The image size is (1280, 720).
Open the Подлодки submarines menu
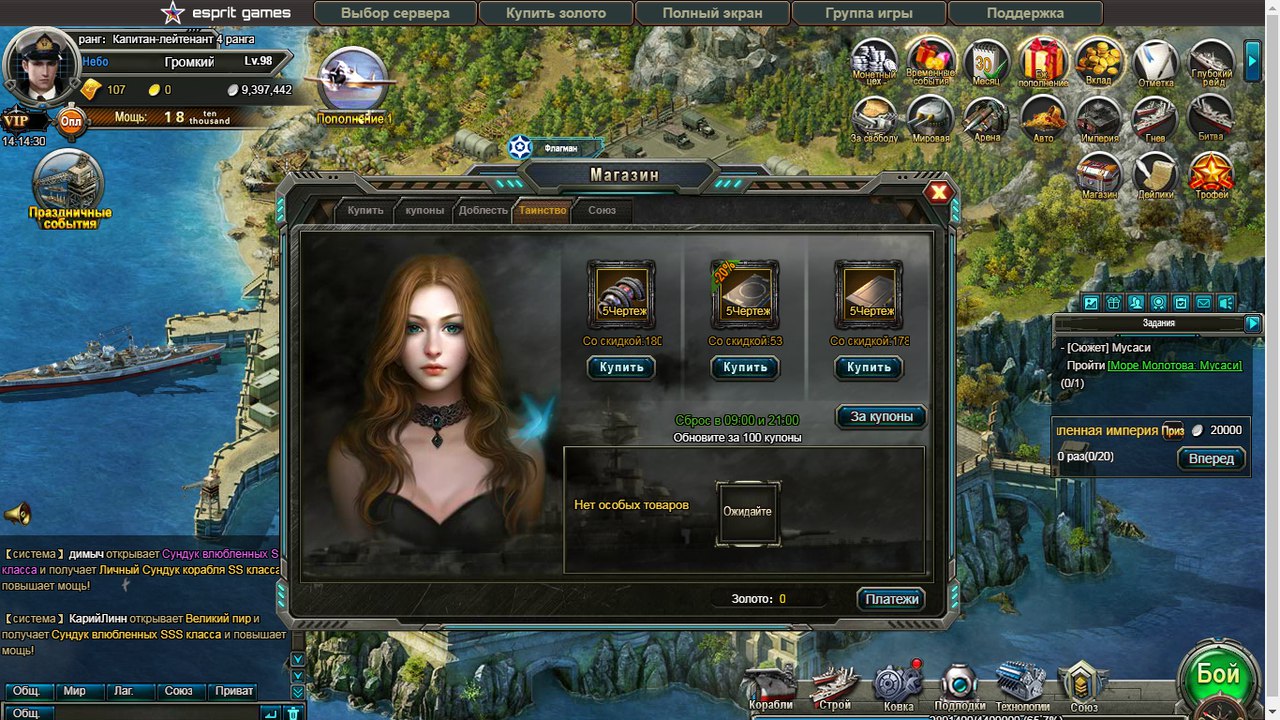(959, 686)
